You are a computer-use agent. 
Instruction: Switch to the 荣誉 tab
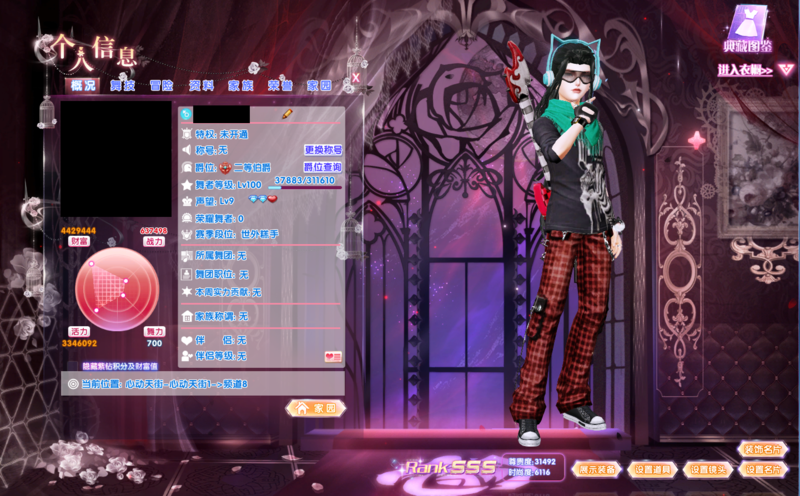pyautogui.click(x=280, y=86)
